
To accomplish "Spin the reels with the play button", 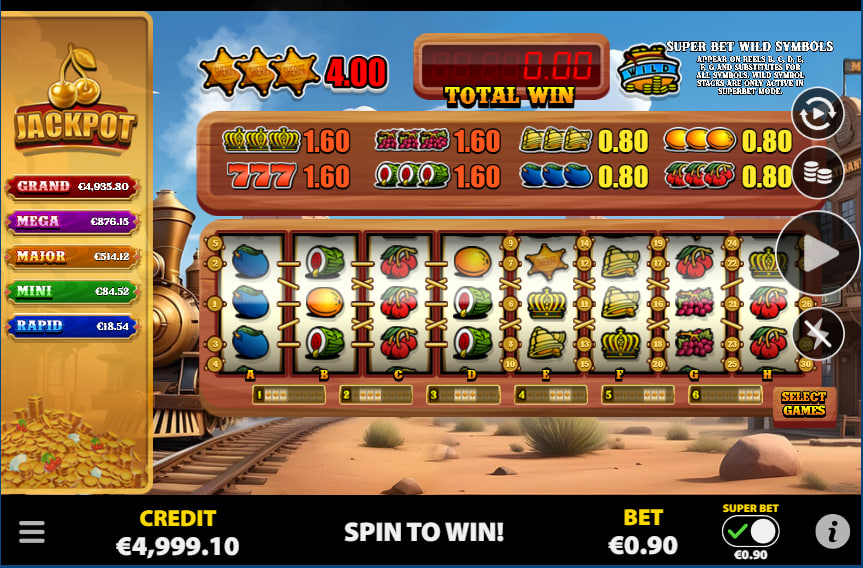I will coord(819,253).
